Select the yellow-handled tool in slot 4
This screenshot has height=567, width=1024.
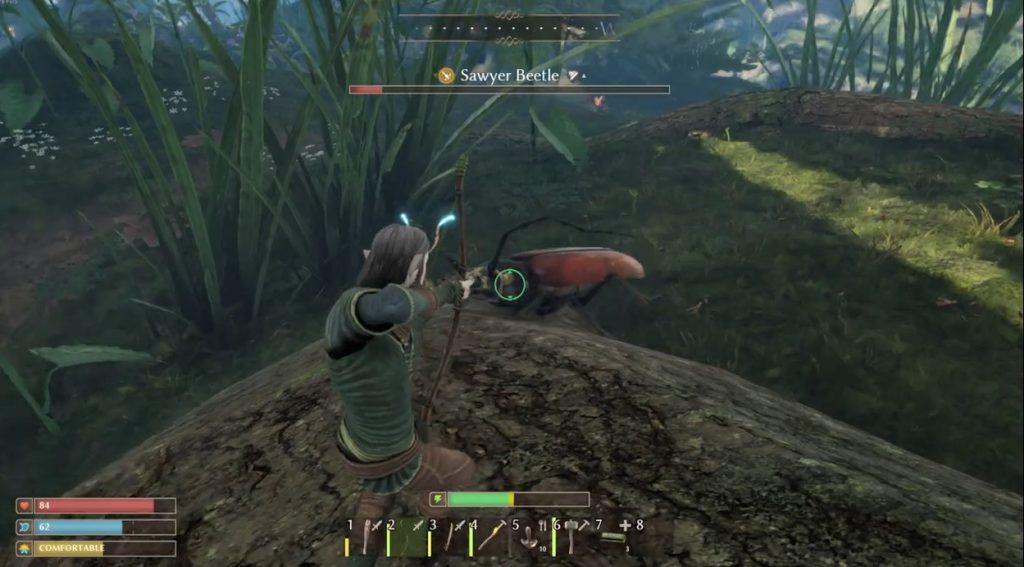(x=491, y=540)
